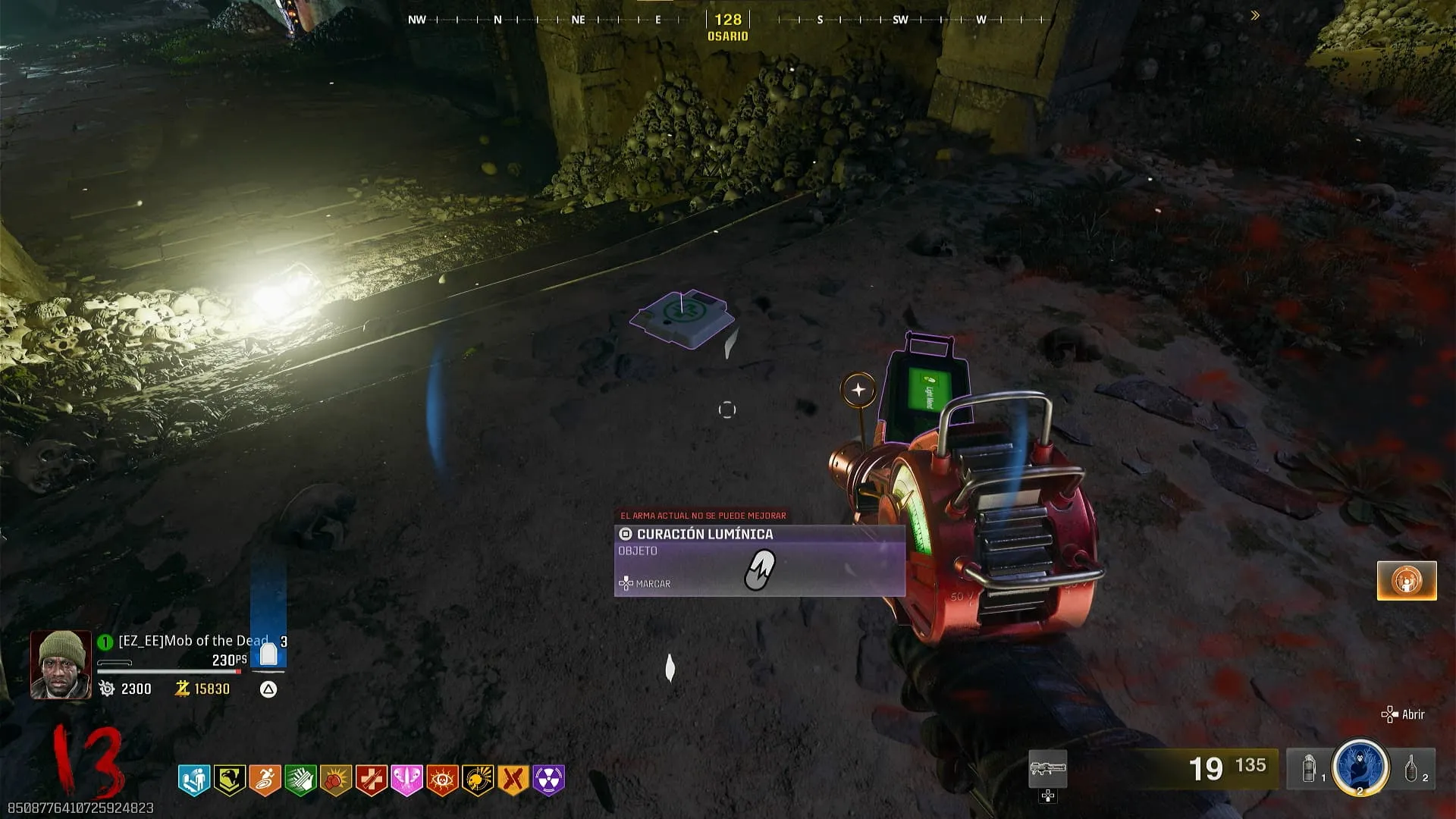Choose the orange running-man Stamin-Up perk

tap(265, 780)
